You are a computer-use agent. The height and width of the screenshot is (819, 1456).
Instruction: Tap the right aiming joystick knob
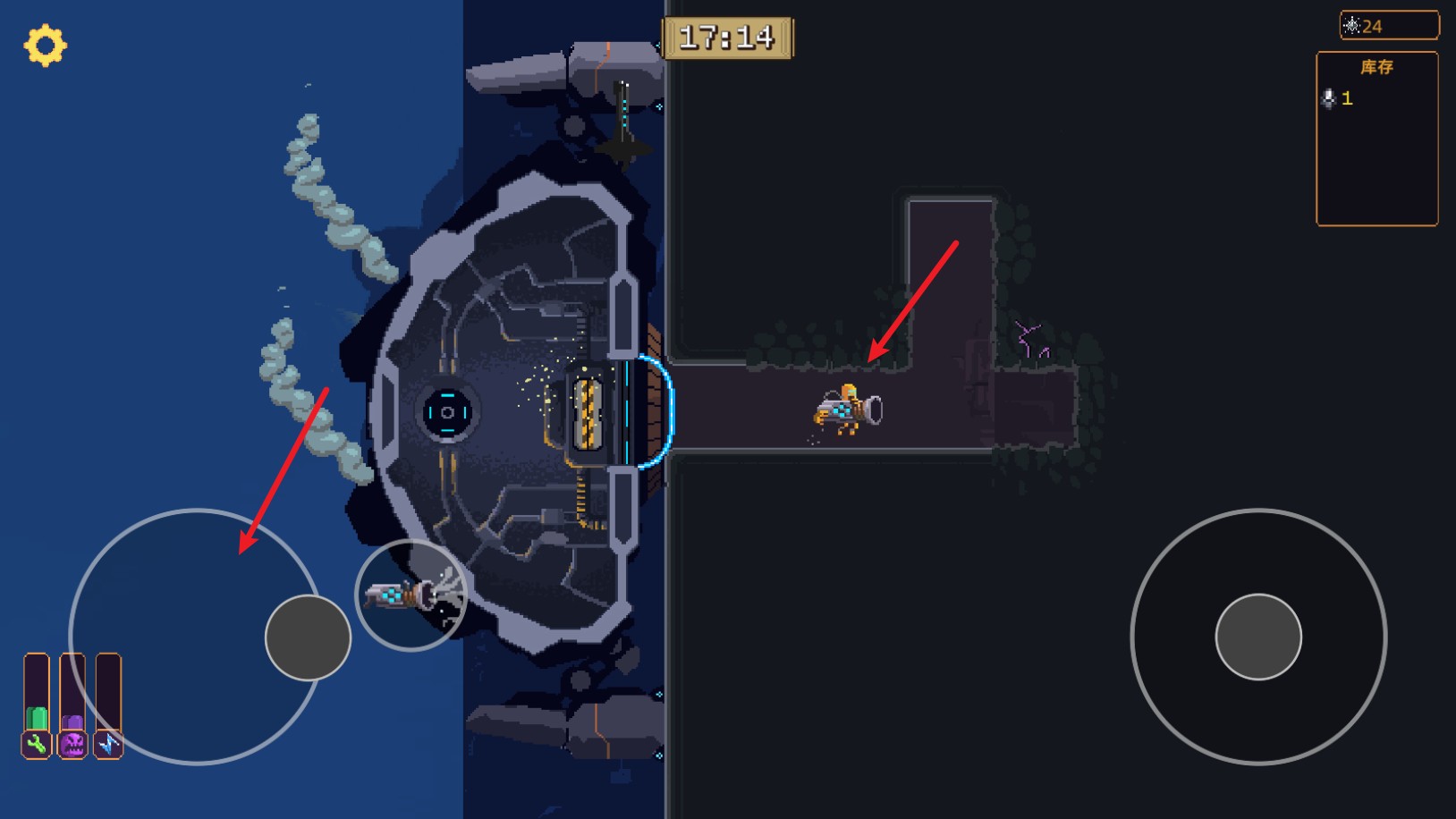(1257, 637)
